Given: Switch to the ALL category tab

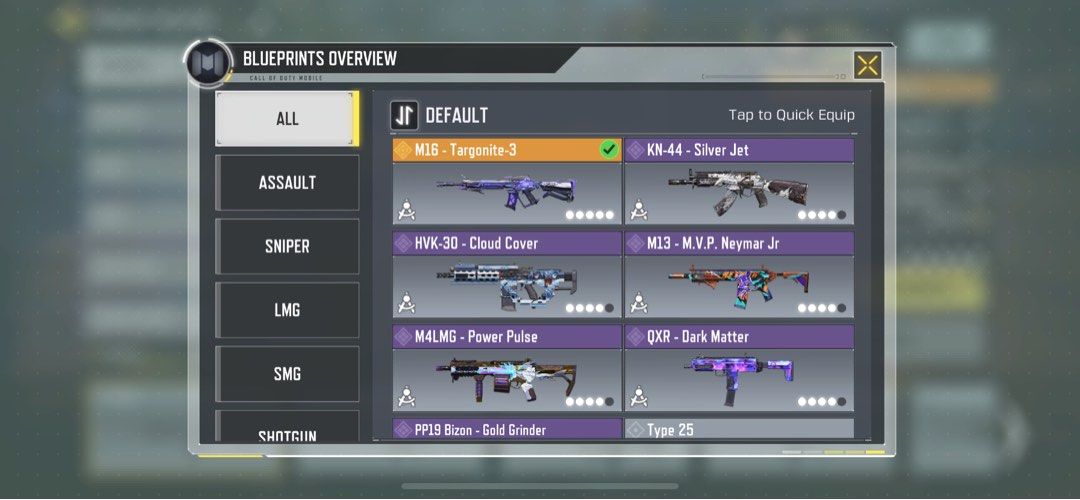Looking at the screenshot, I should [x=287, y=119].
